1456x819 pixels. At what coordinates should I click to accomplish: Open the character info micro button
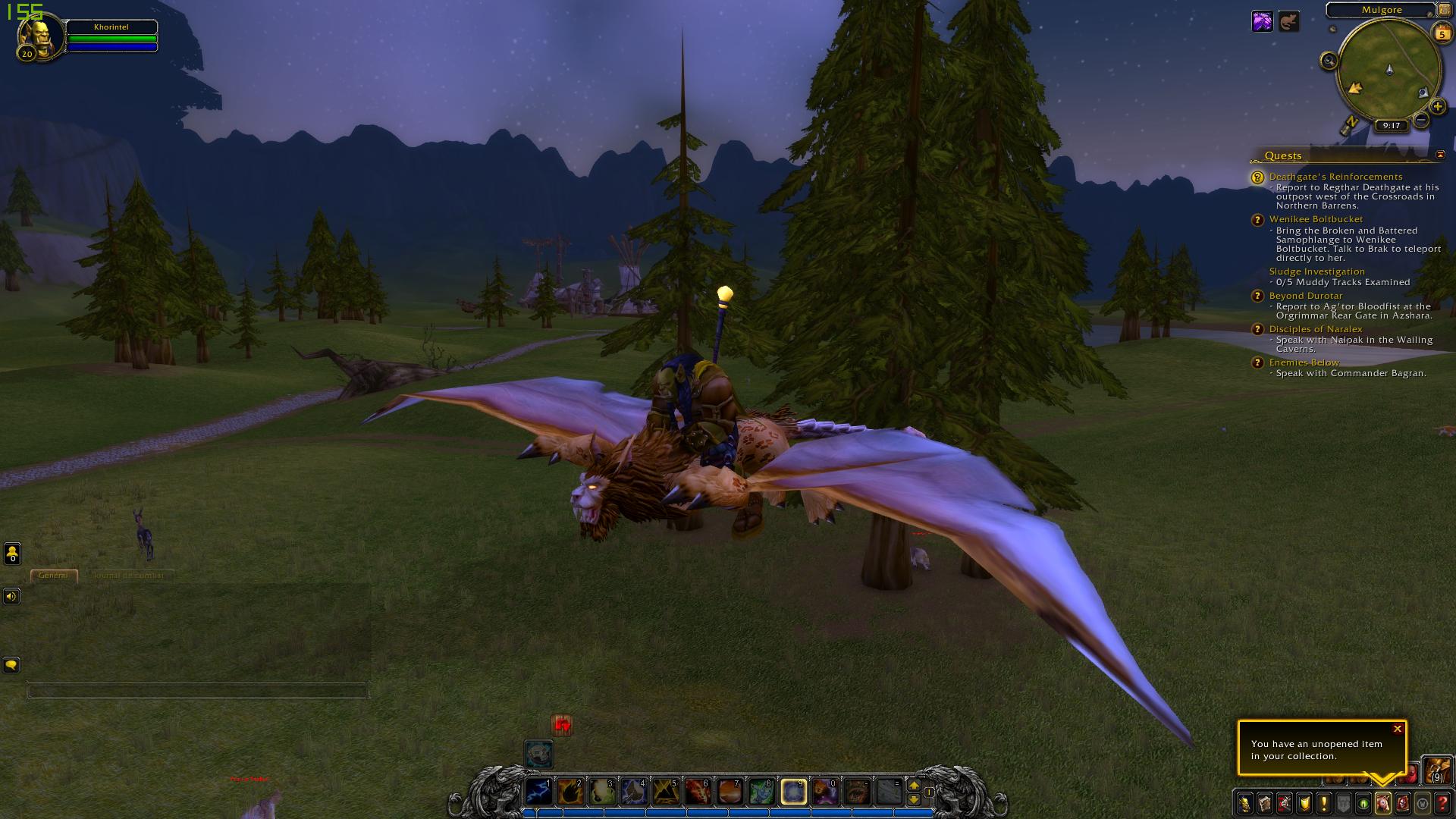pos(1245,802)
